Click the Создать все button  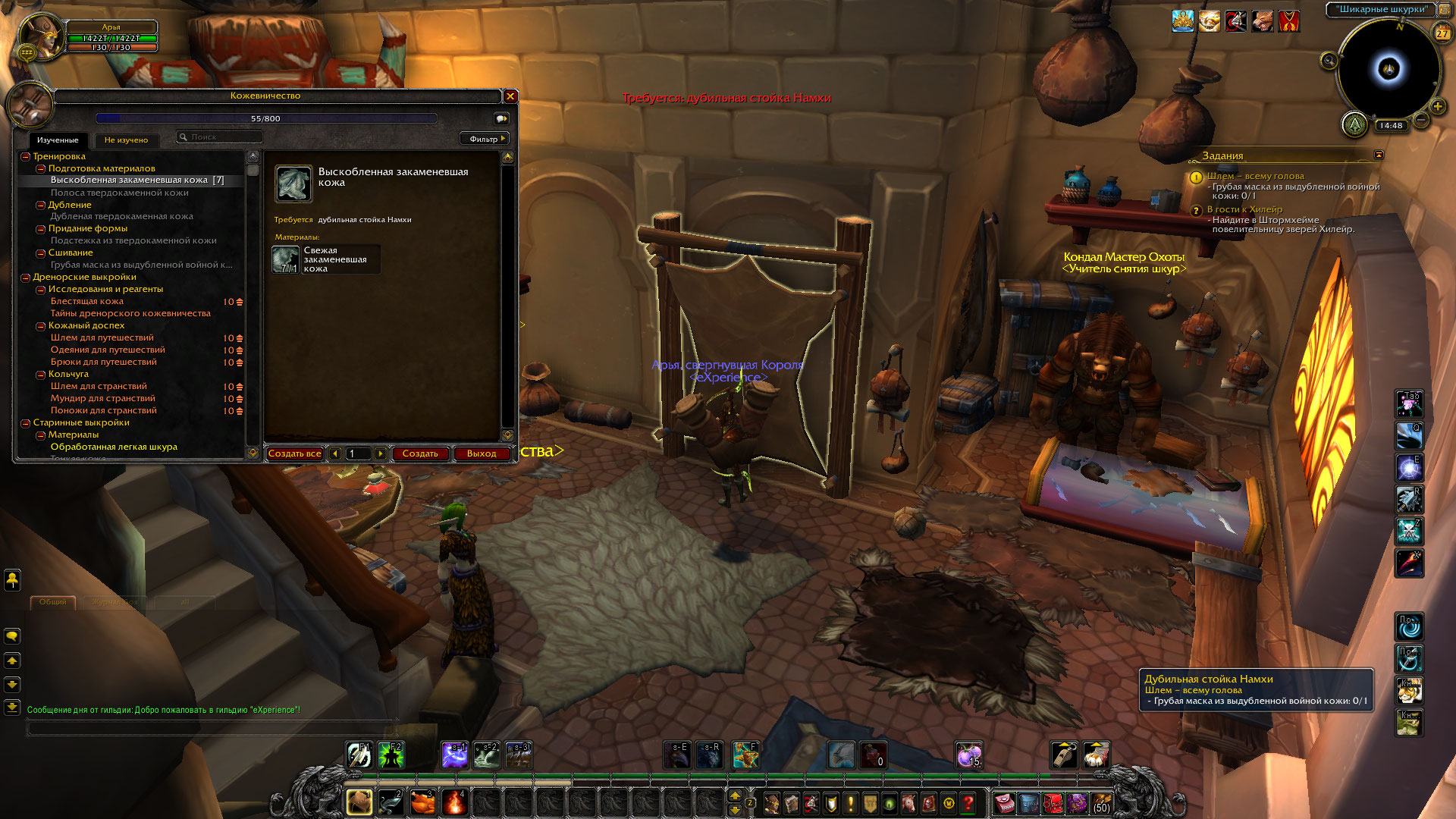(295, 453)
